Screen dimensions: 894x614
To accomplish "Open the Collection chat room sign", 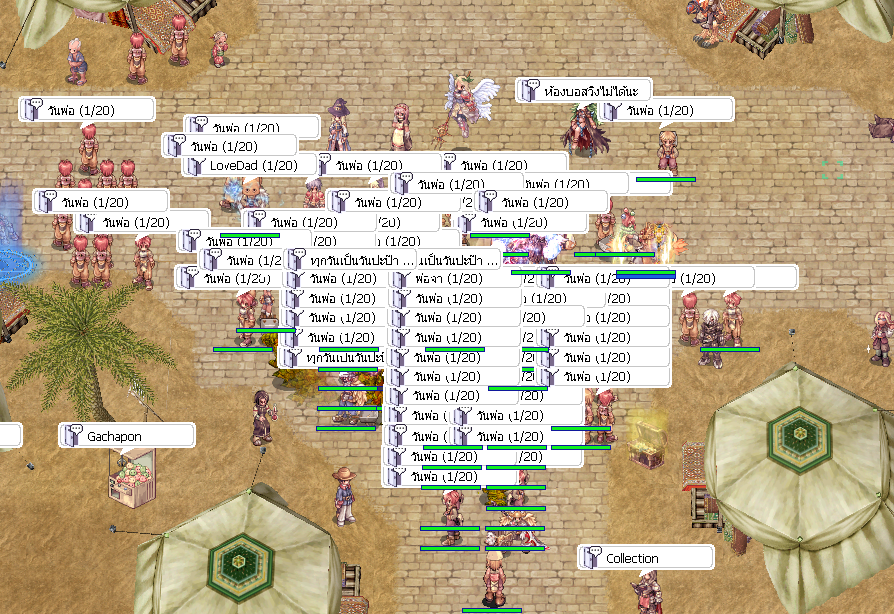I will click(645, 558).
